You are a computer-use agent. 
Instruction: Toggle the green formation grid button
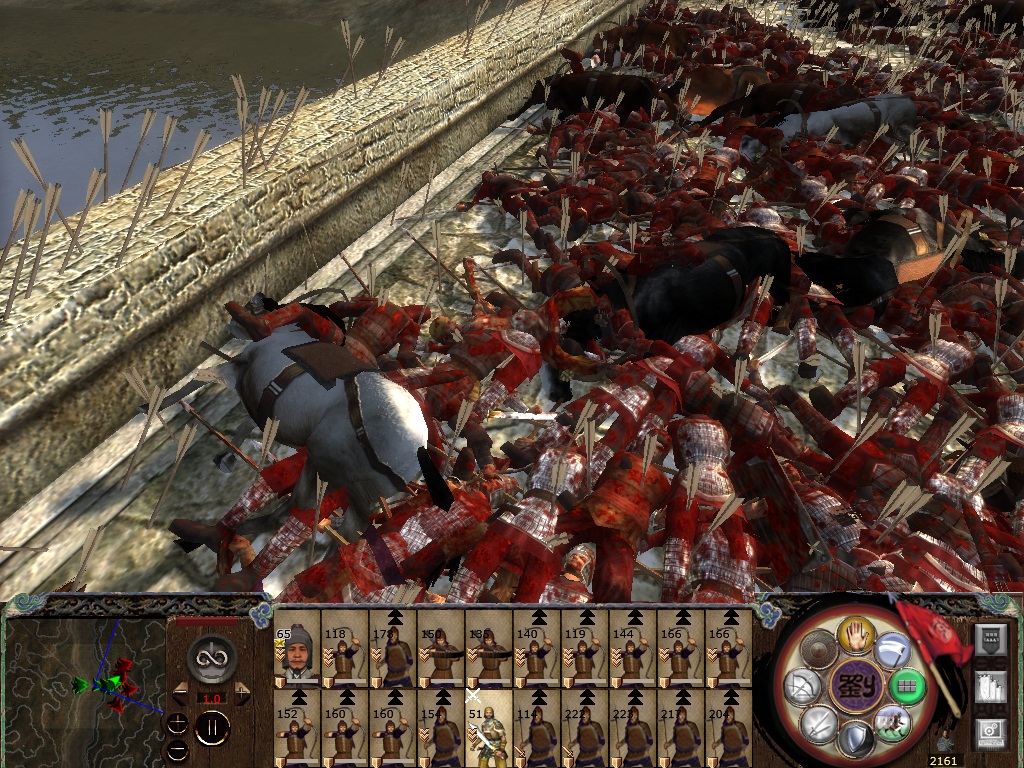pos(909,686)
